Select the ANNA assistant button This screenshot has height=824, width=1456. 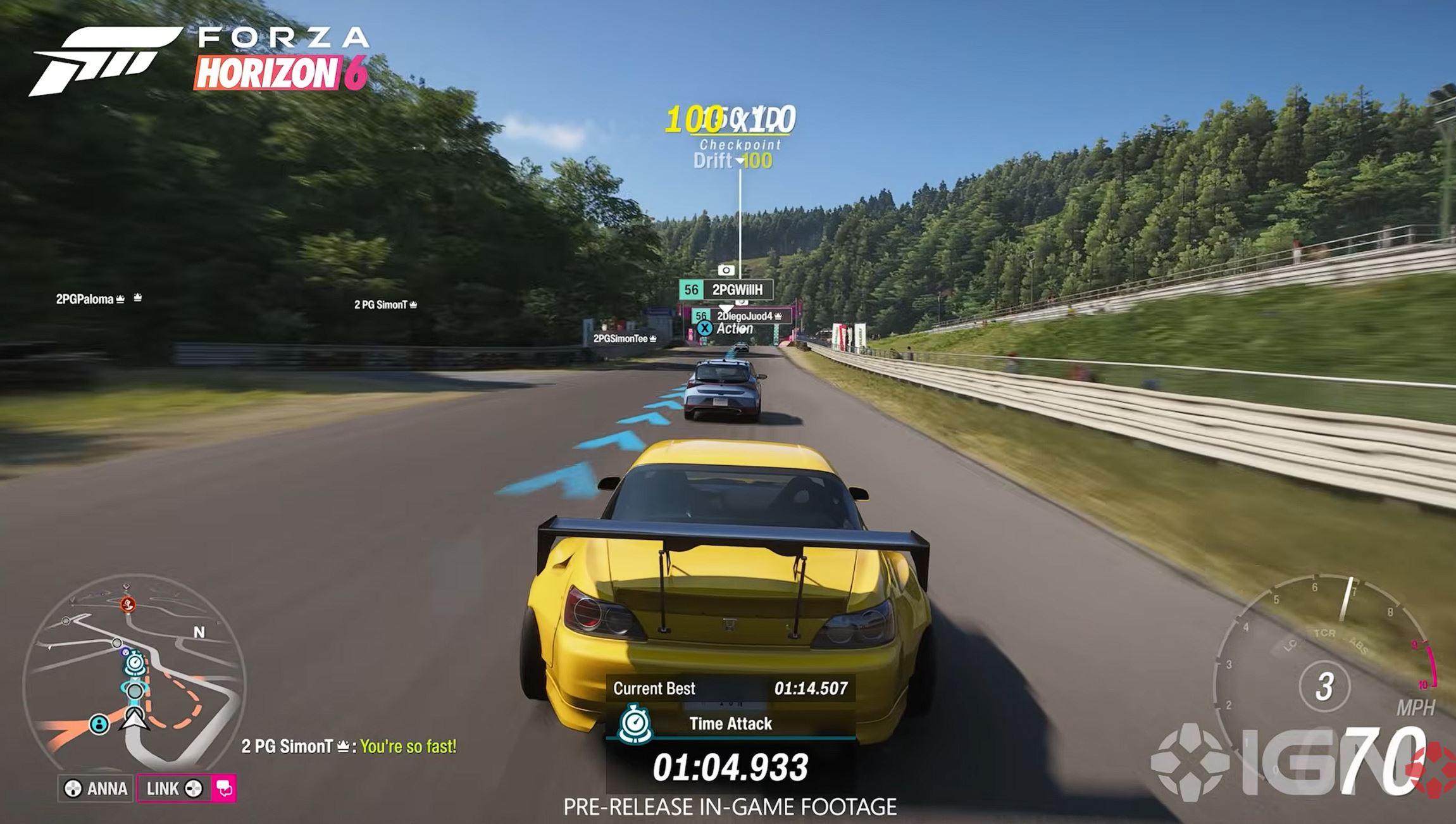click(x=96, y=789)
